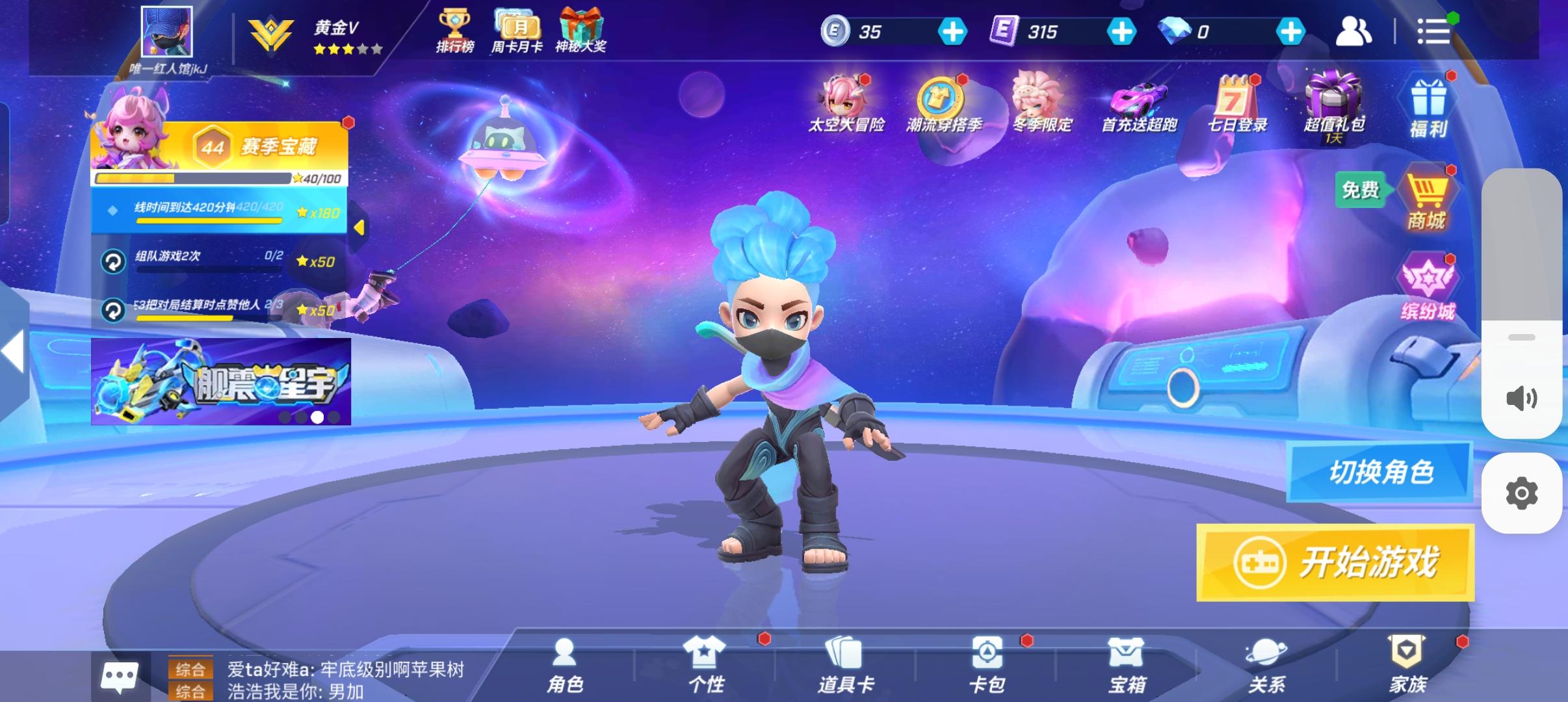Switch to the 个性 tab
The height and width of the screenshot is (702, 1568).
[x=705, y=663]
